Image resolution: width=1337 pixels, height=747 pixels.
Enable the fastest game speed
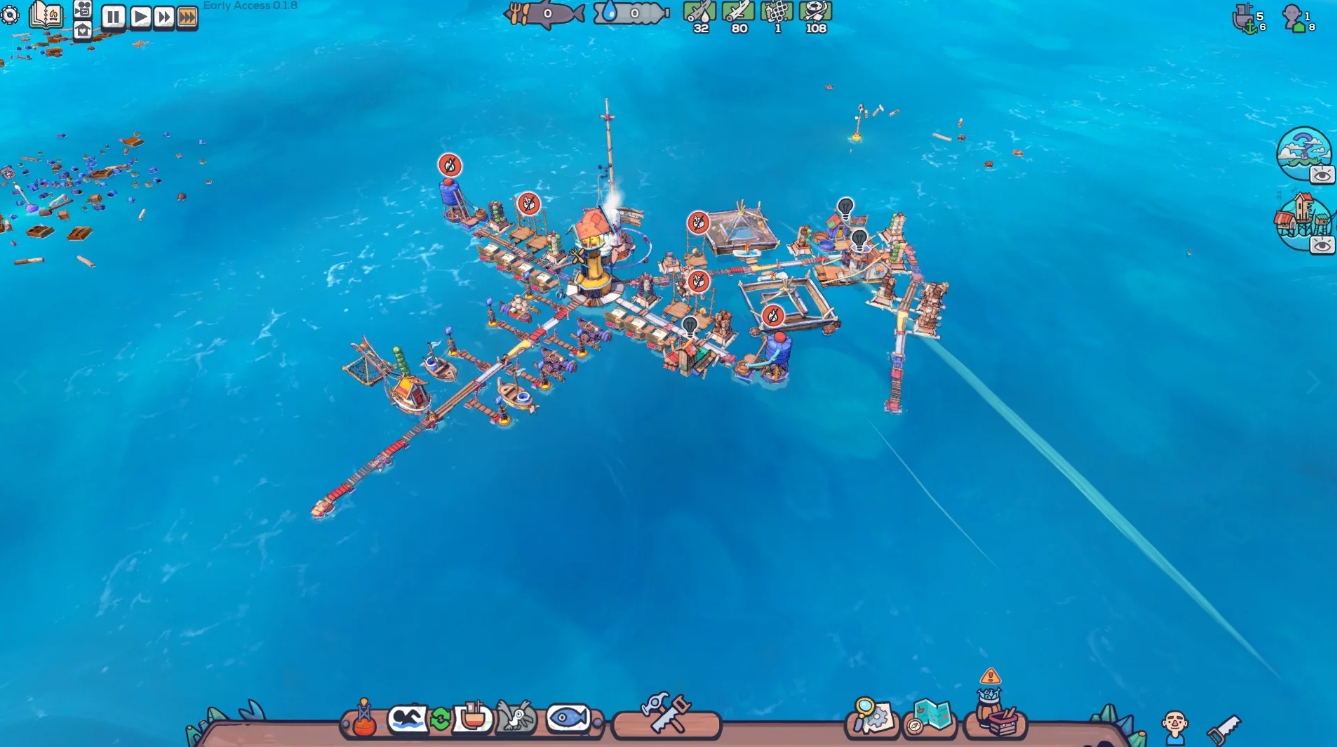point(186,17)
